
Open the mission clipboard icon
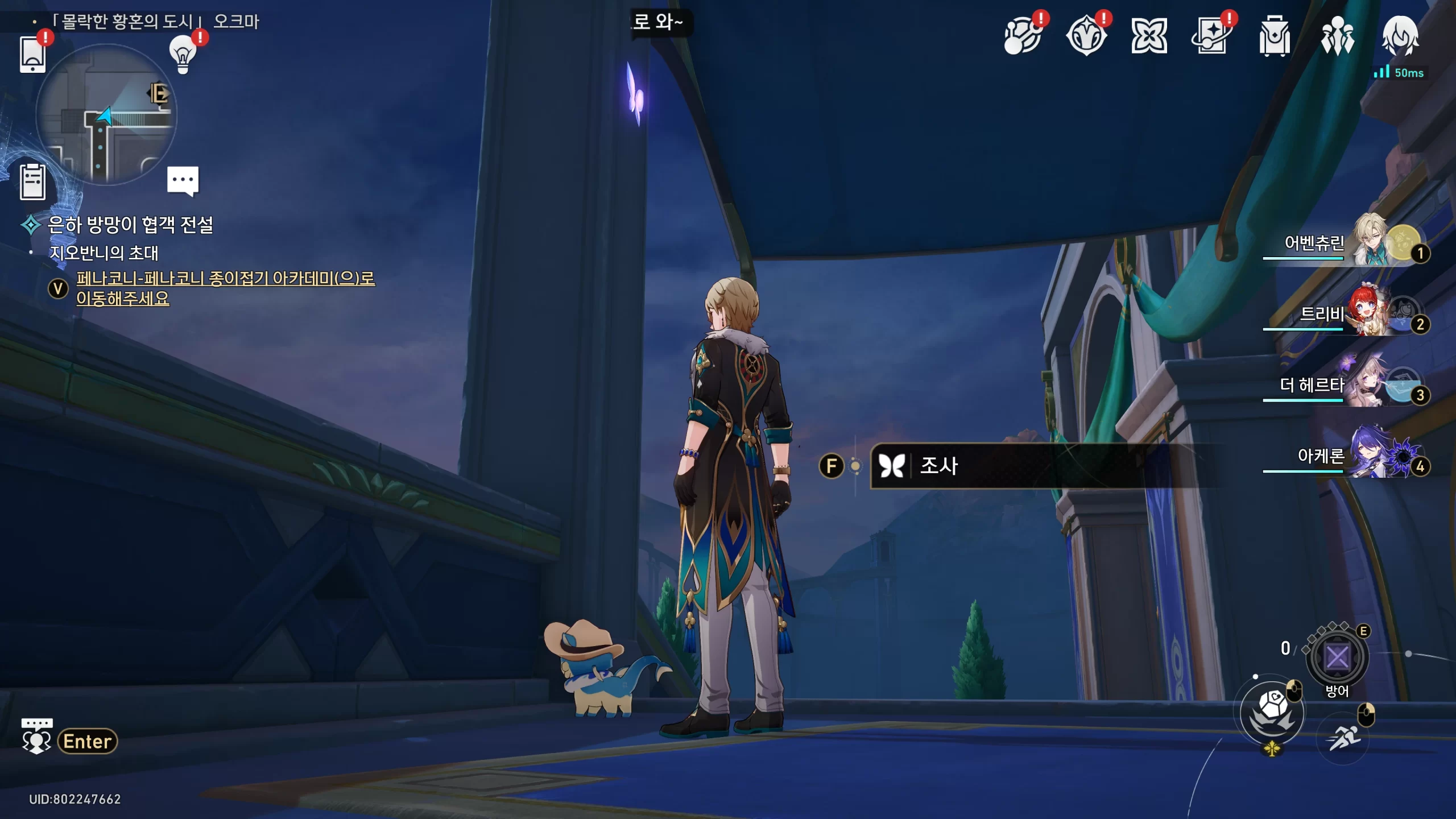click(32, 182)
